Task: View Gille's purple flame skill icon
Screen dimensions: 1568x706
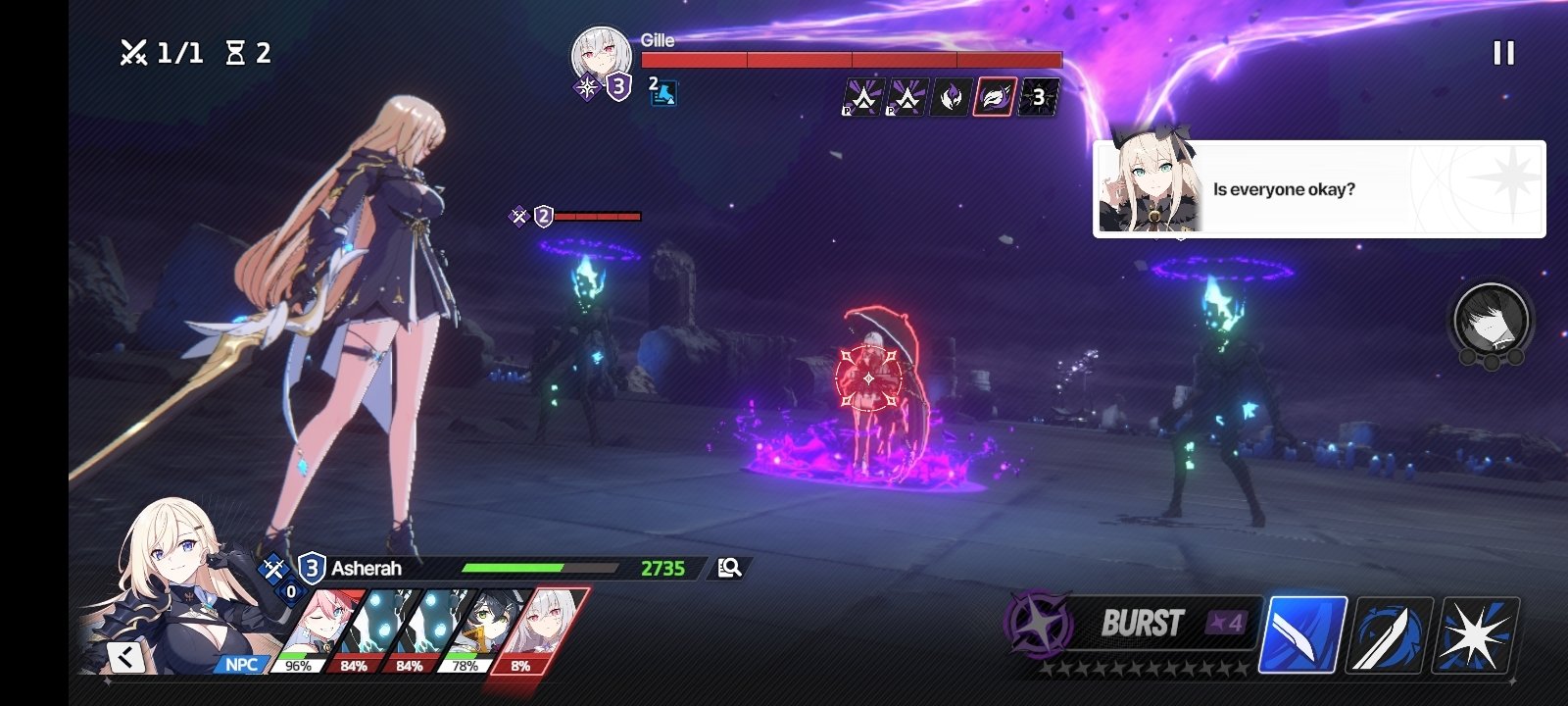Action: pyautogui.click(x=951, y=97)
